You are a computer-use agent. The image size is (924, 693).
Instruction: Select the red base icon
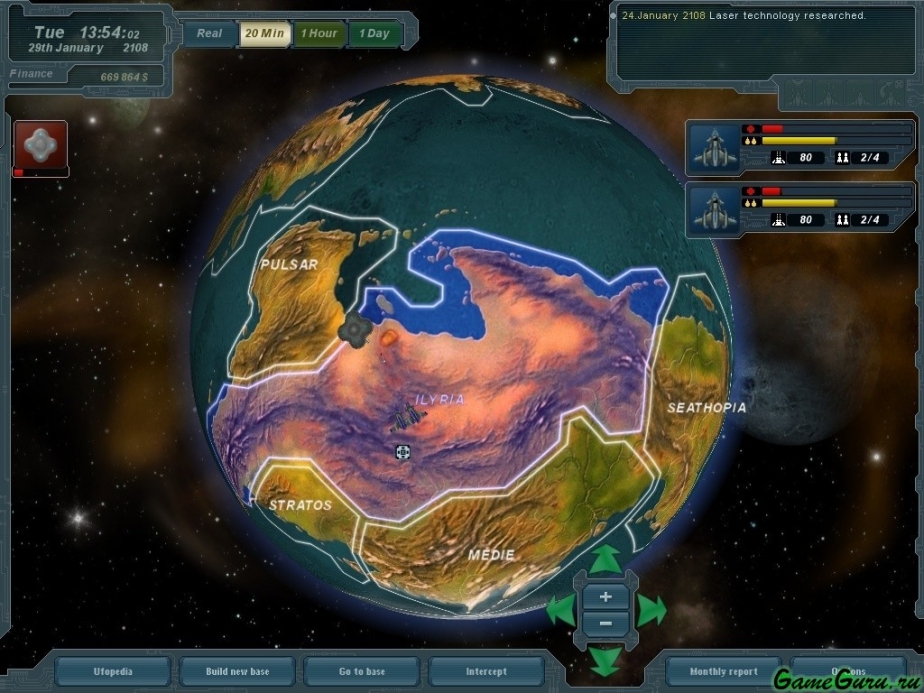point(40,146)
